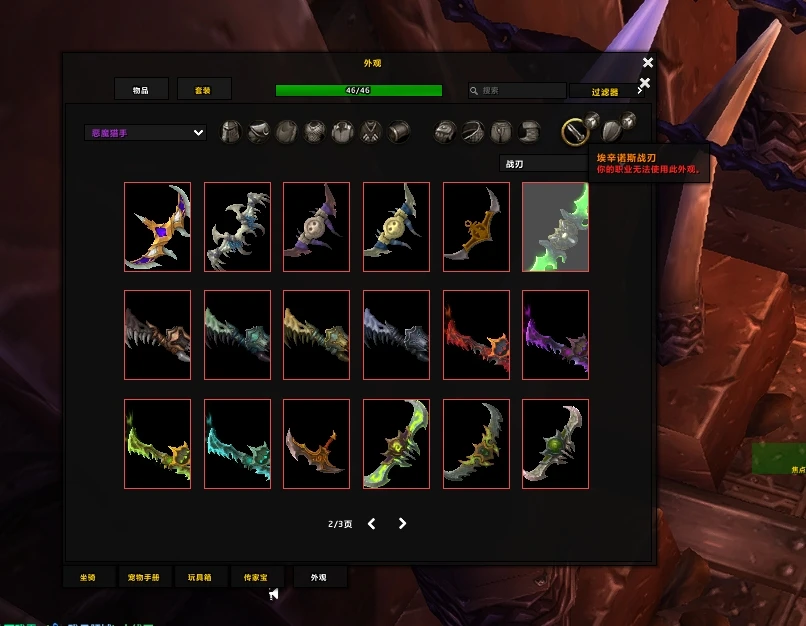Screen dimensions: 806x626
Task: Select the helmet slot icon
Action: click(x=231, y=131)
